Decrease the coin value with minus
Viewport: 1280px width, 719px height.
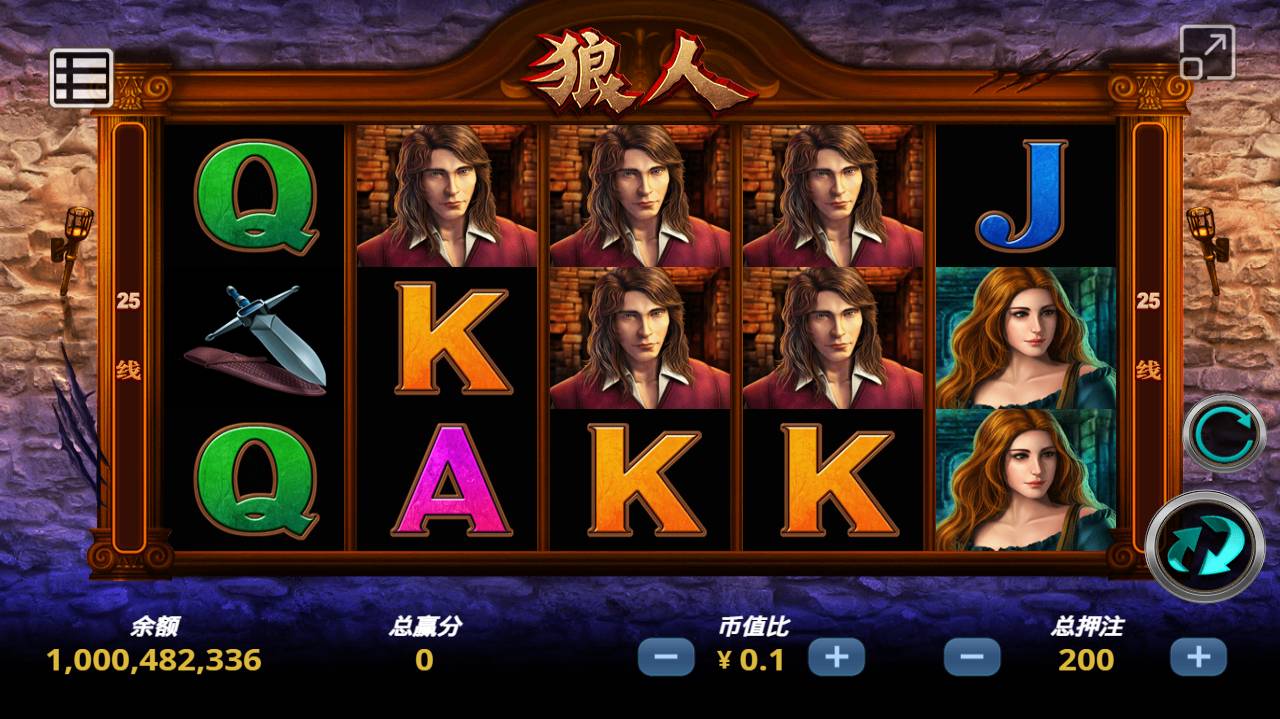665,657
